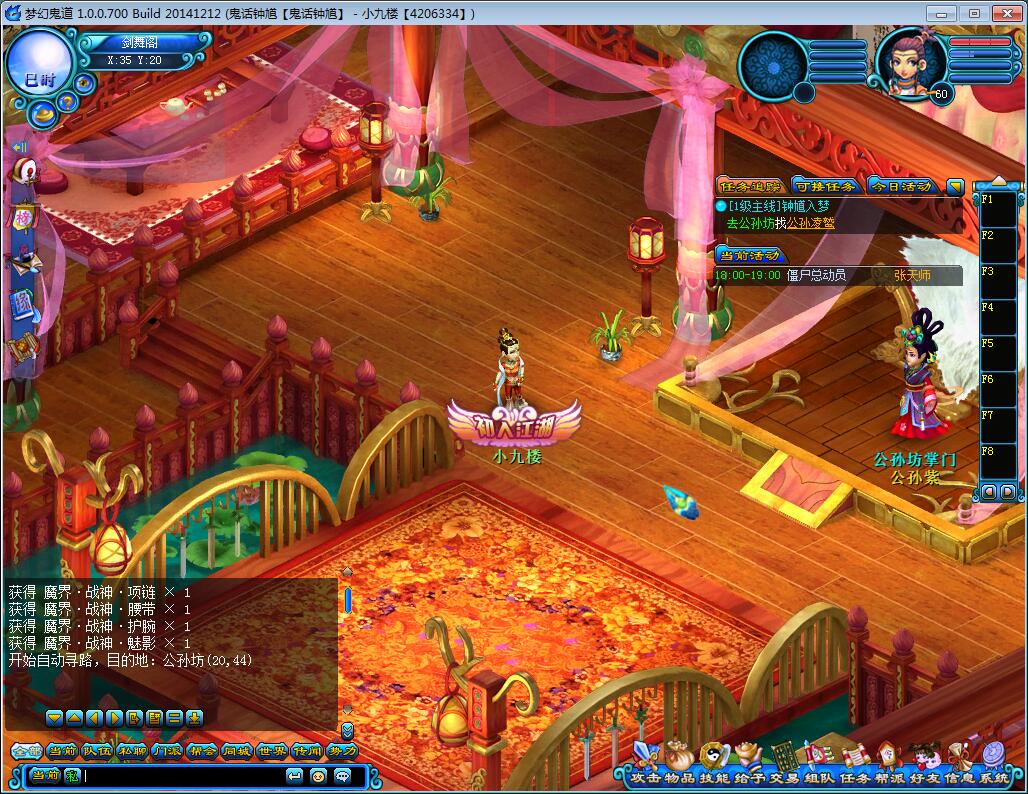This screenshot has width=1028, height=794.
Task: Click the 张天师 activity link
Action: coord(911,275)
